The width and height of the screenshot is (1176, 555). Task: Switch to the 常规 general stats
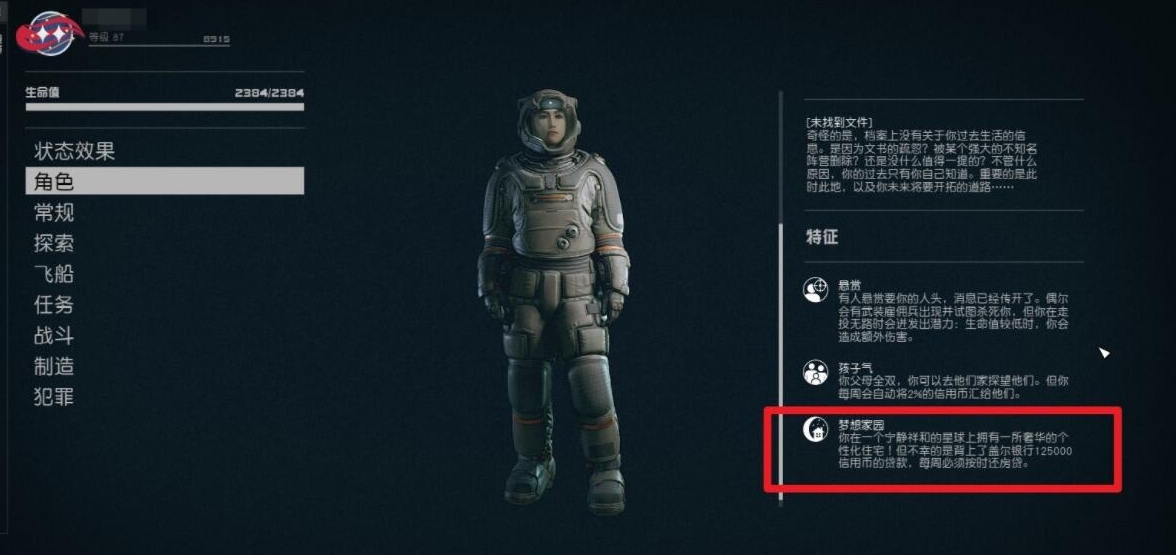coord(54,212)
